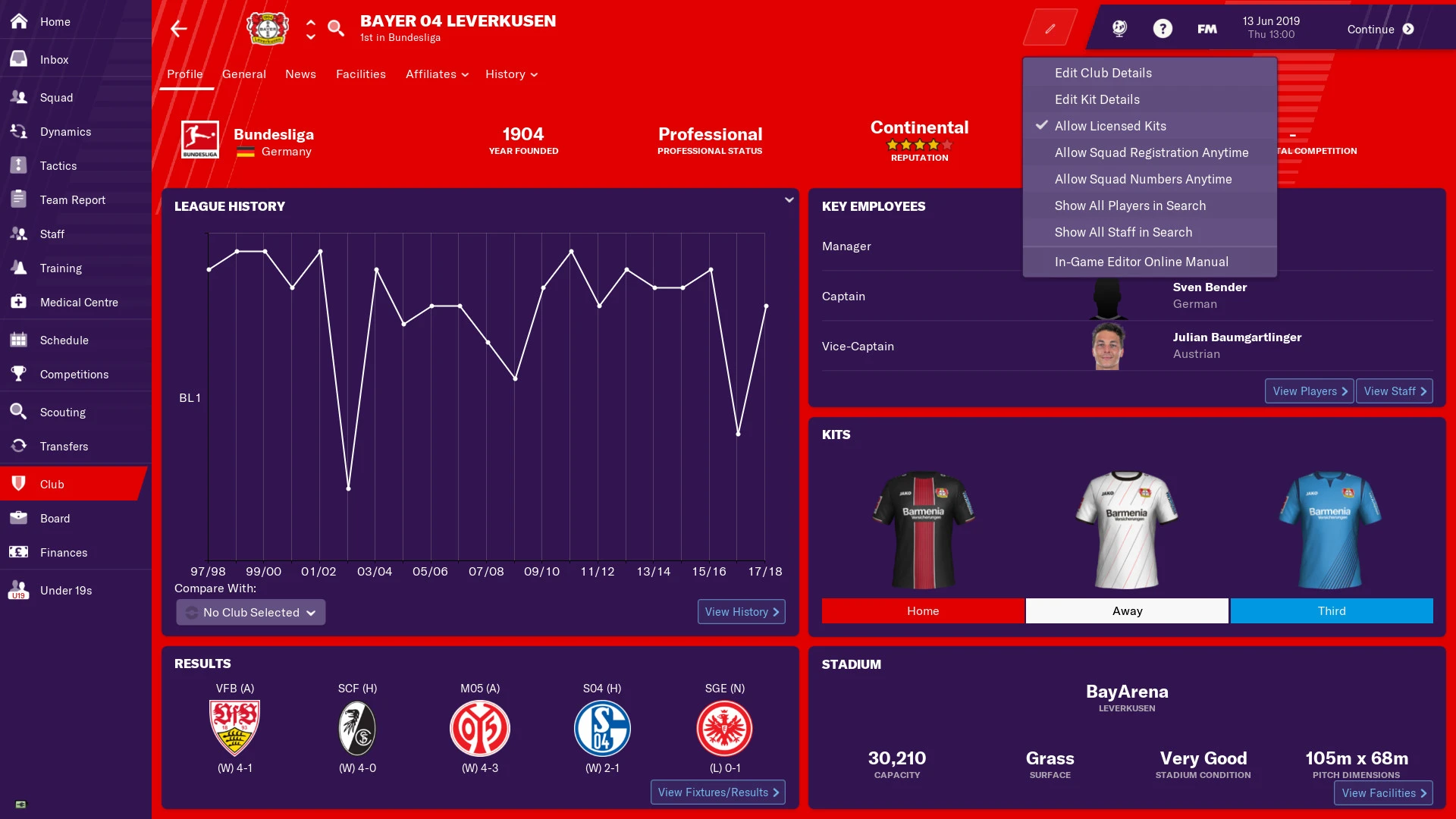
Task: Open the Medical Centre panel
Action: tap(78, 302)
